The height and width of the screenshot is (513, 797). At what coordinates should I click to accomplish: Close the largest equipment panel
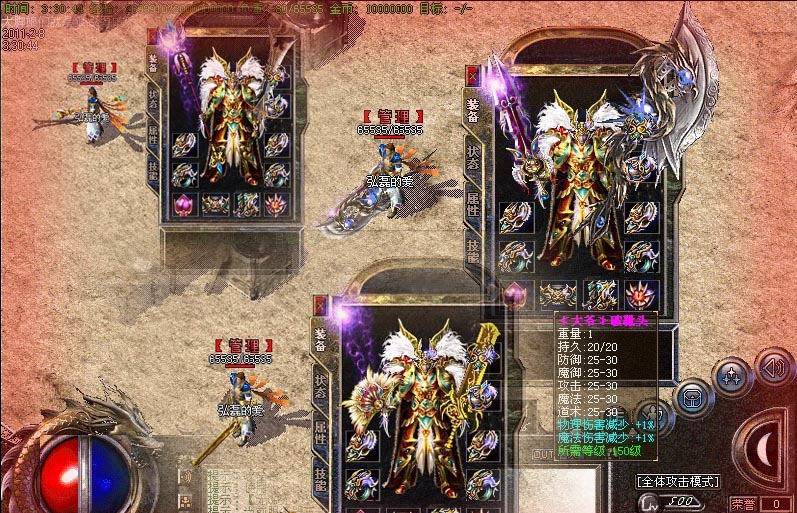pos(473,75)
